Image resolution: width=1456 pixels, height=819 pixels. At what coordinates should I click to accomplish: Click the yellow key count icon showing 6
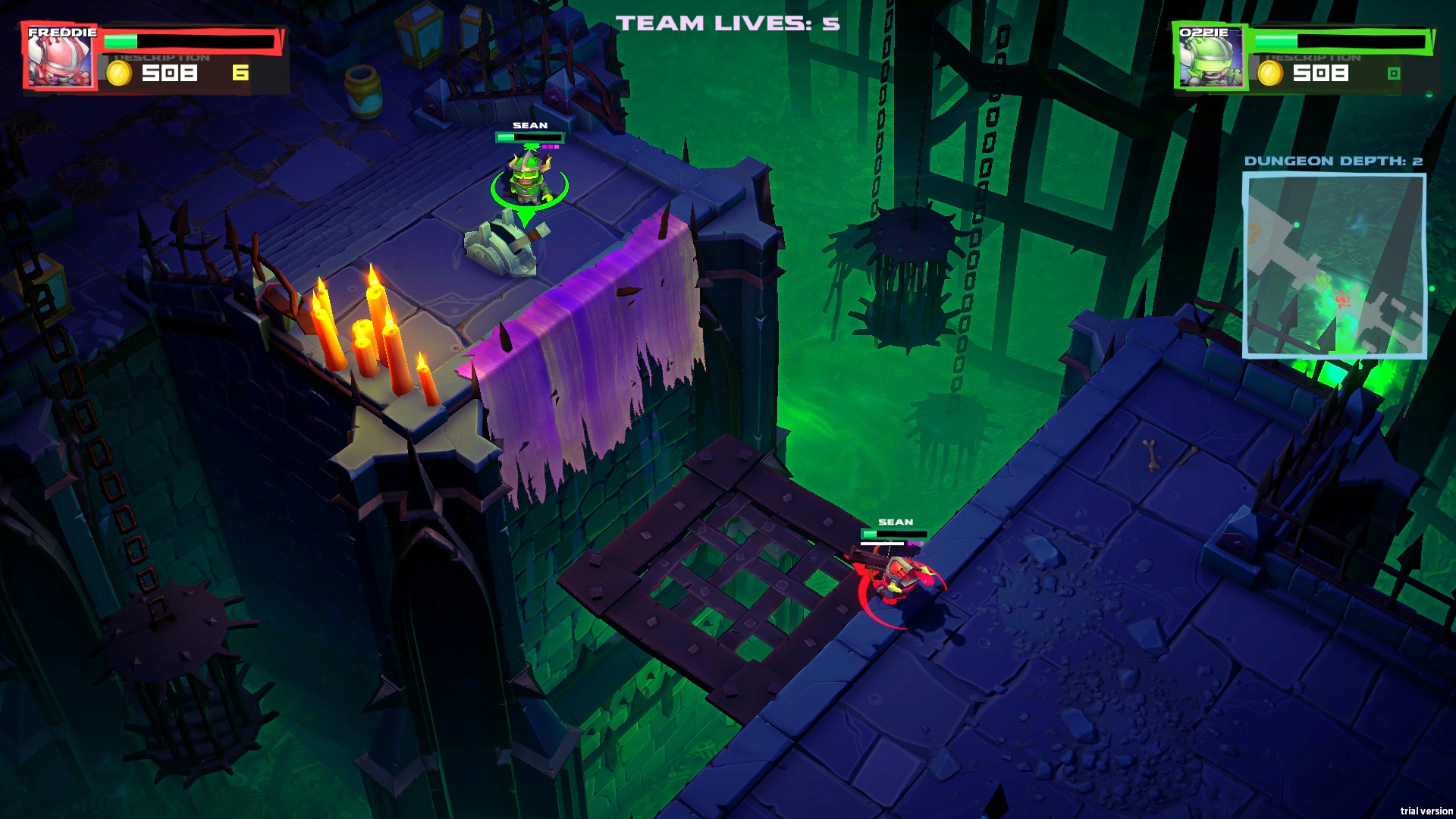coord(241,72)
